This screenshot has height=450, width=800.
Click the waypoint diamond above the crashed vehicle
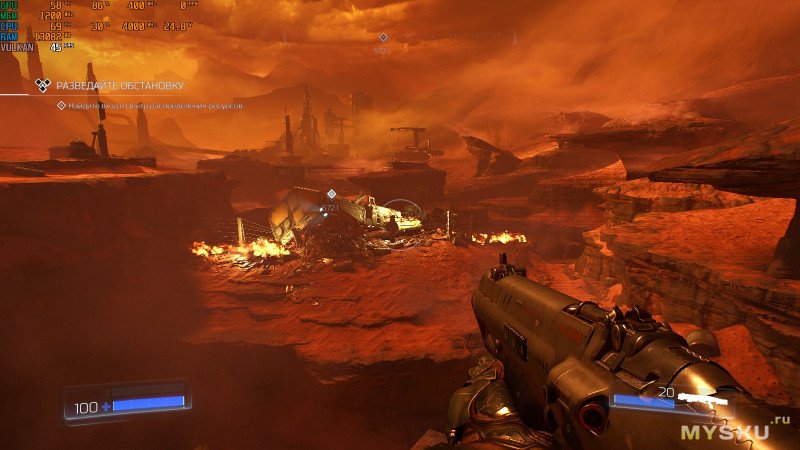(331, 194)
